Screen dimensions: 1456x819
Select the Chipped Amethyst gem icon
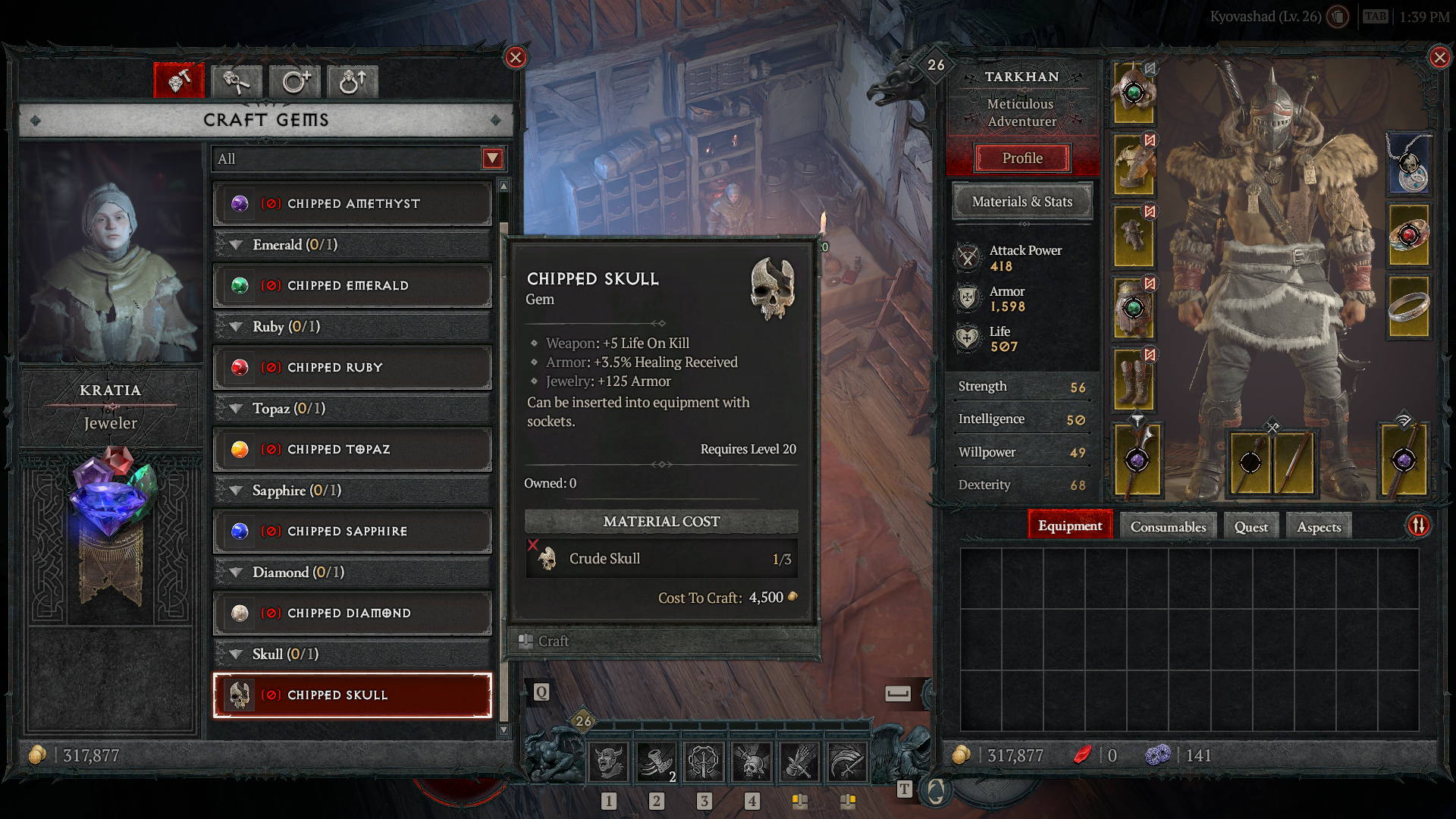(240, 203)
